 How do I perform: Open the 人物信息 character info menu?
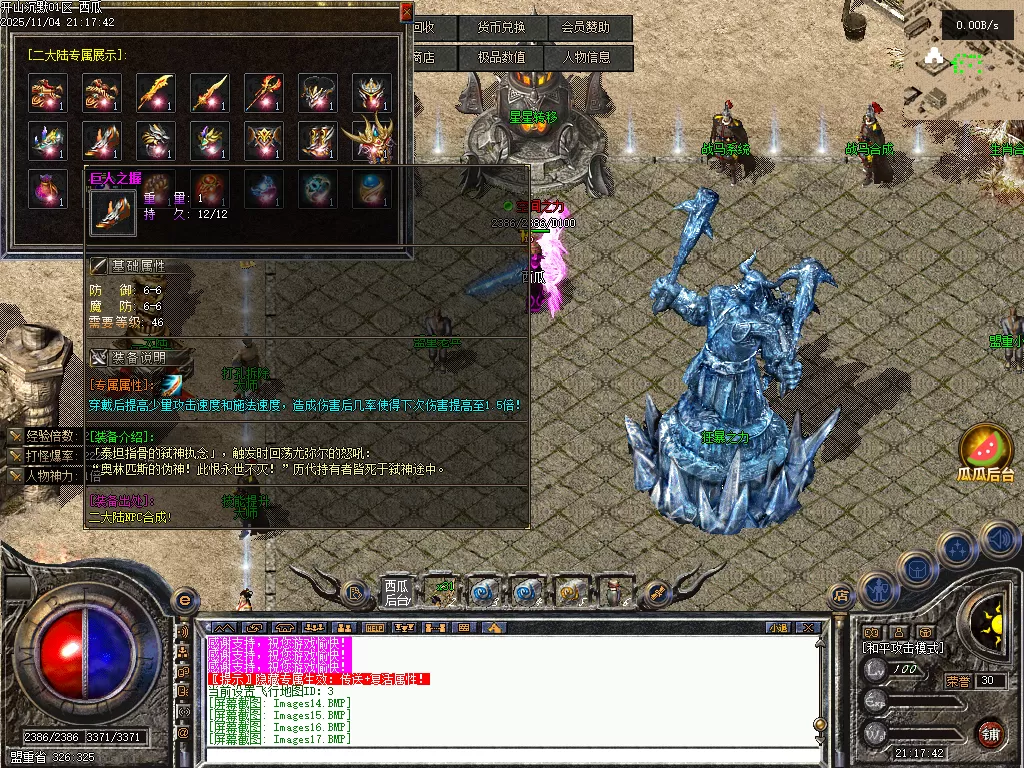591,58
